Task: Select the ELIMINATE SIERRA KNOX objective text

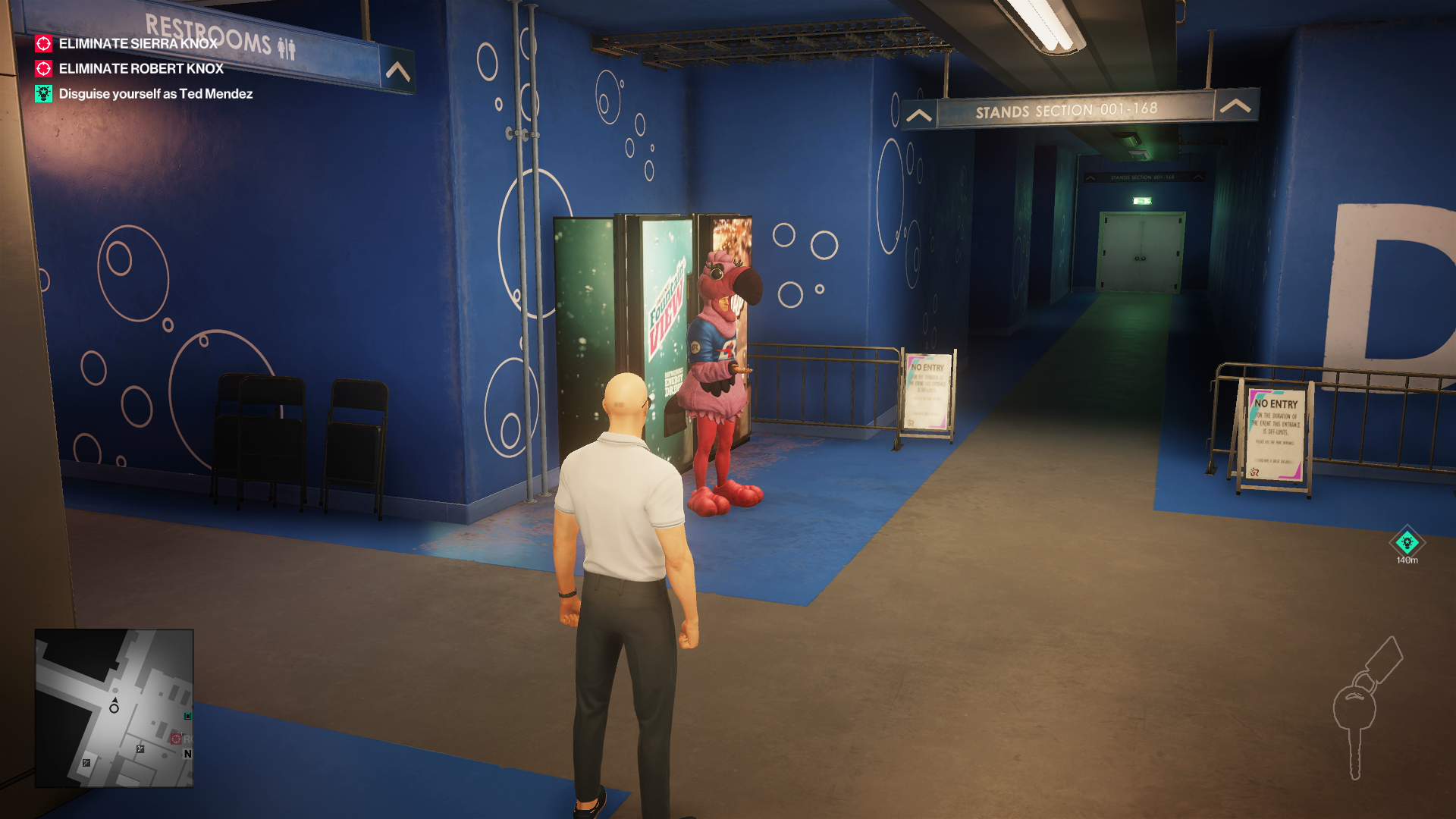Action: point(139,44)
